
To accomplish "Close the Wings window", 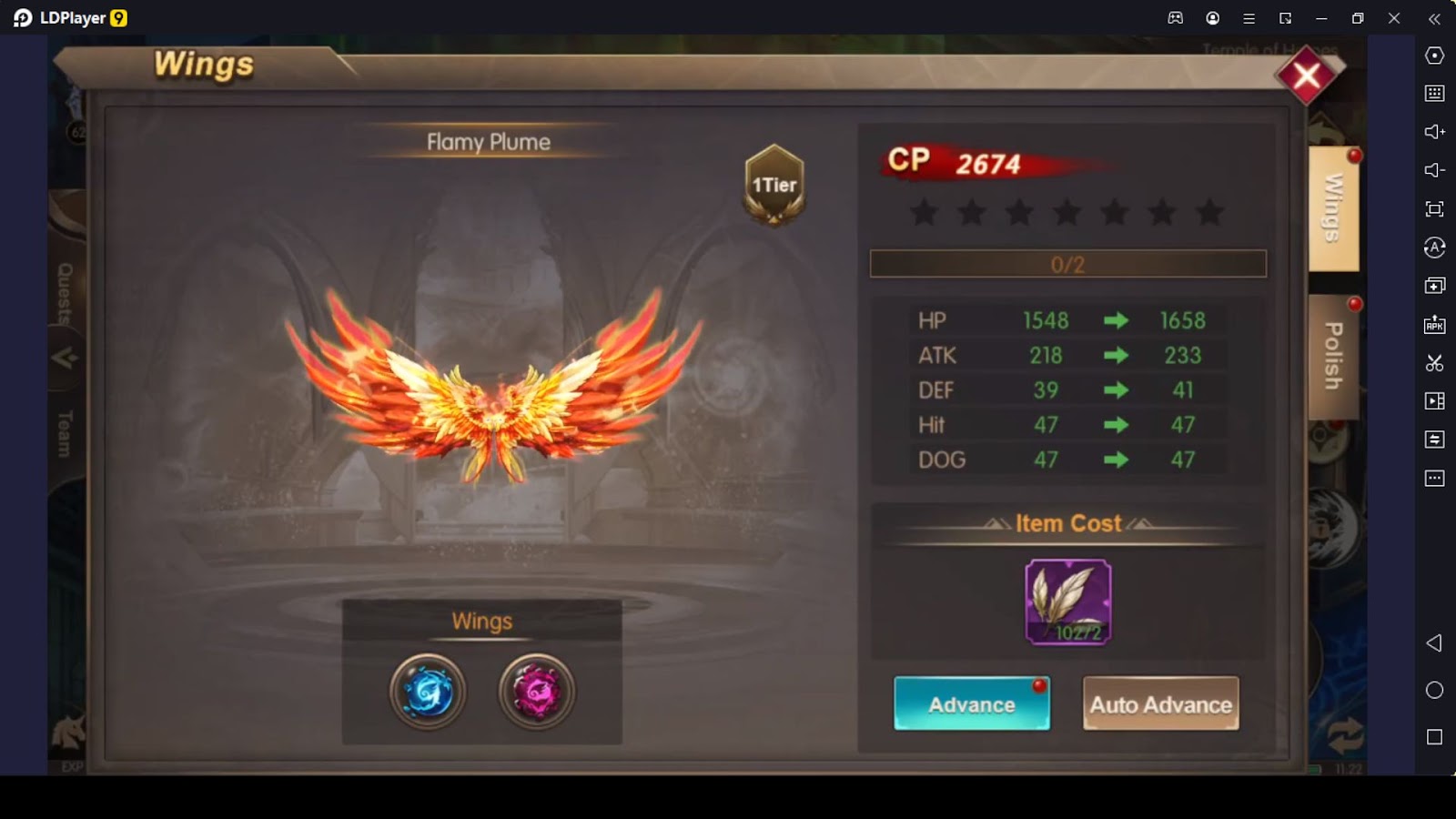I will (x=1307, y=76).
